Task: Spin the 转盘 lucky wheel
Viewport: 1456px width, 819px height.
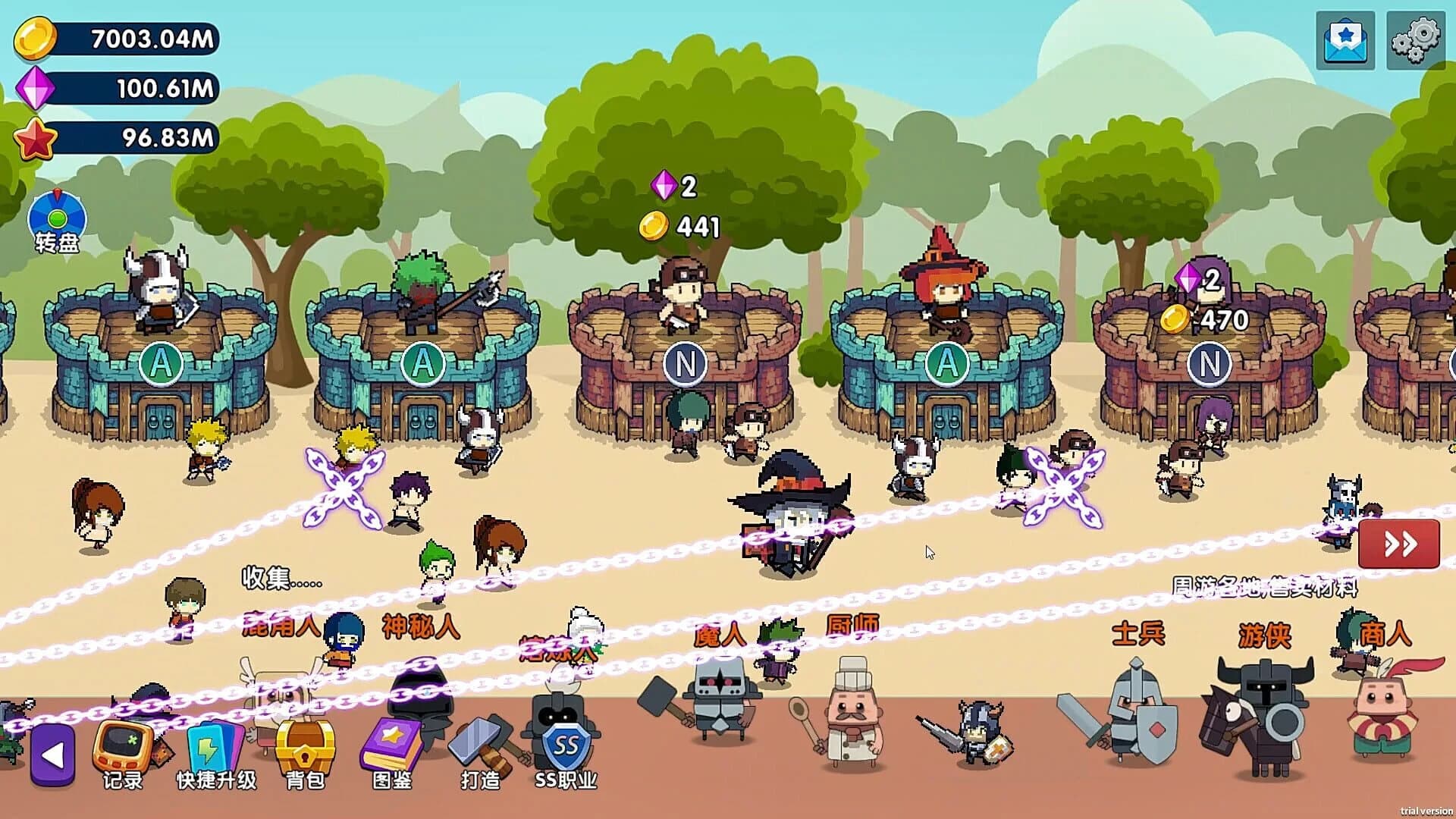Action: [x=58, y=221]
